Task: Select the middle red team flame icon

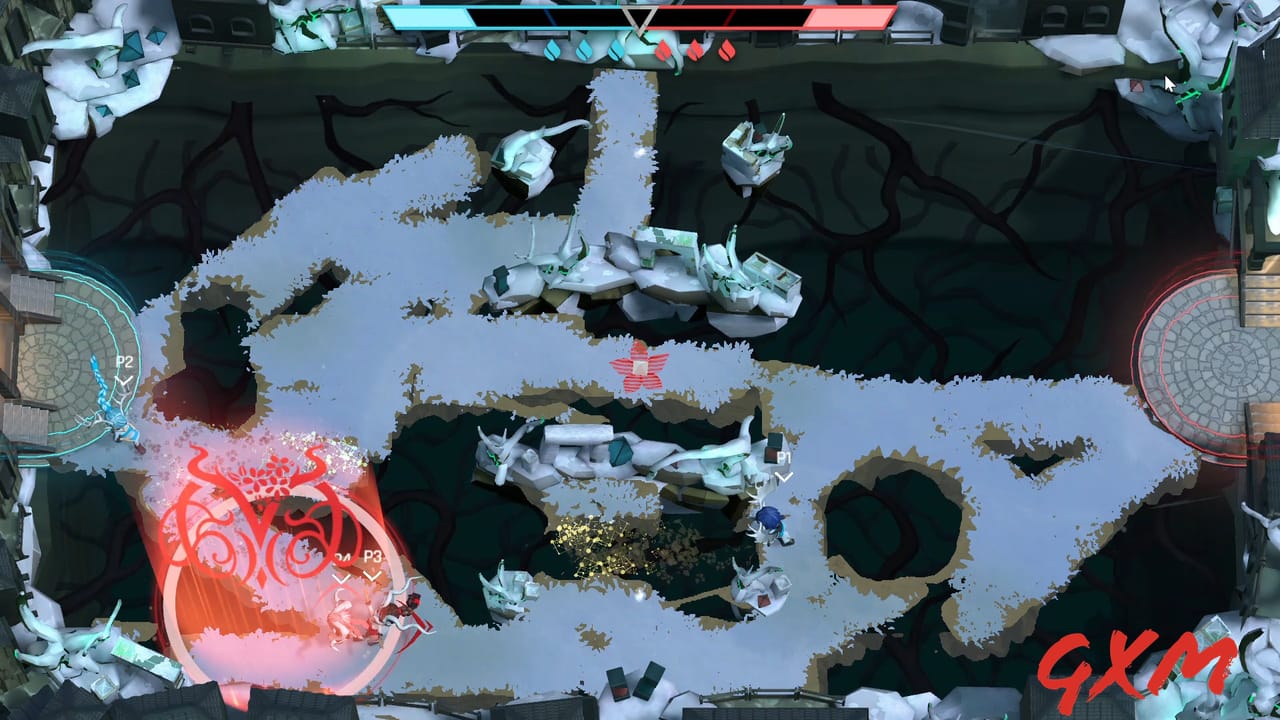Action: coord(696,48)
